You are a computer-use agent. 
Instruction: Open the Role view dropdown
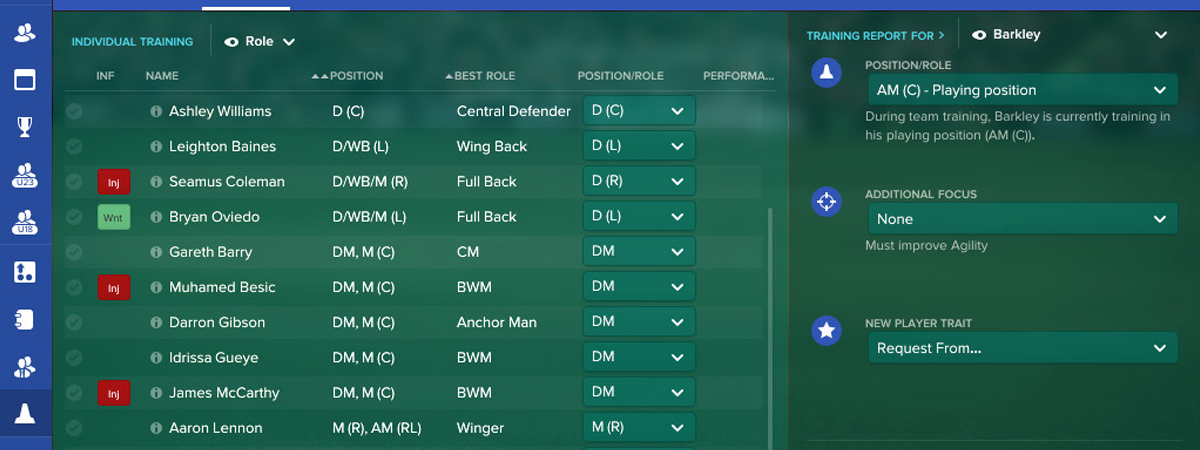(260, 42)
